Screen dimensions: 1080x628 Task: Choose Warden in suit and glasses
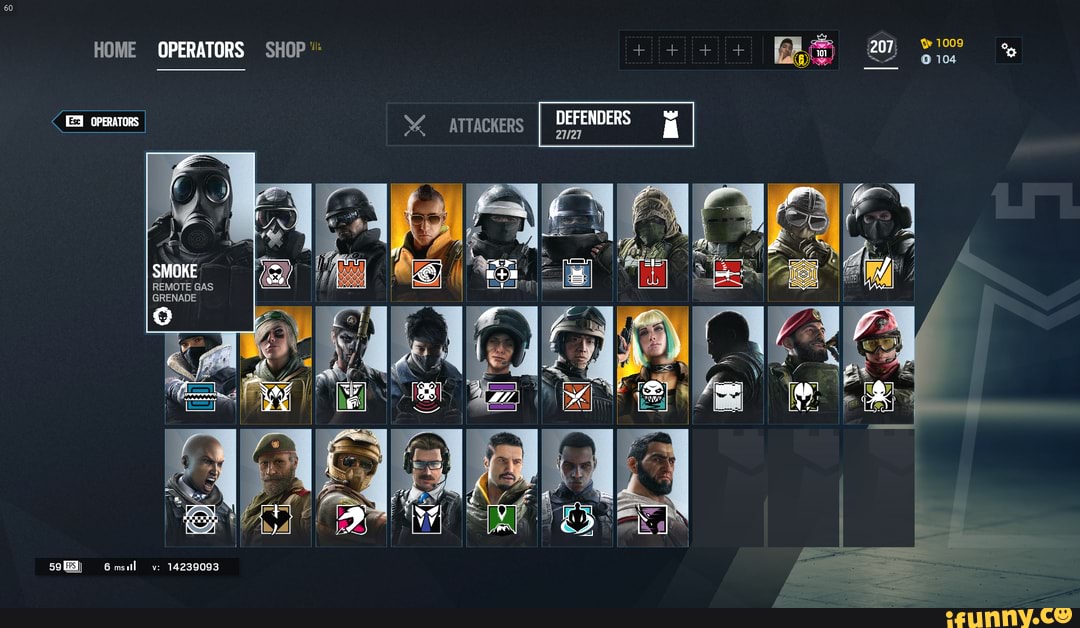426,488
